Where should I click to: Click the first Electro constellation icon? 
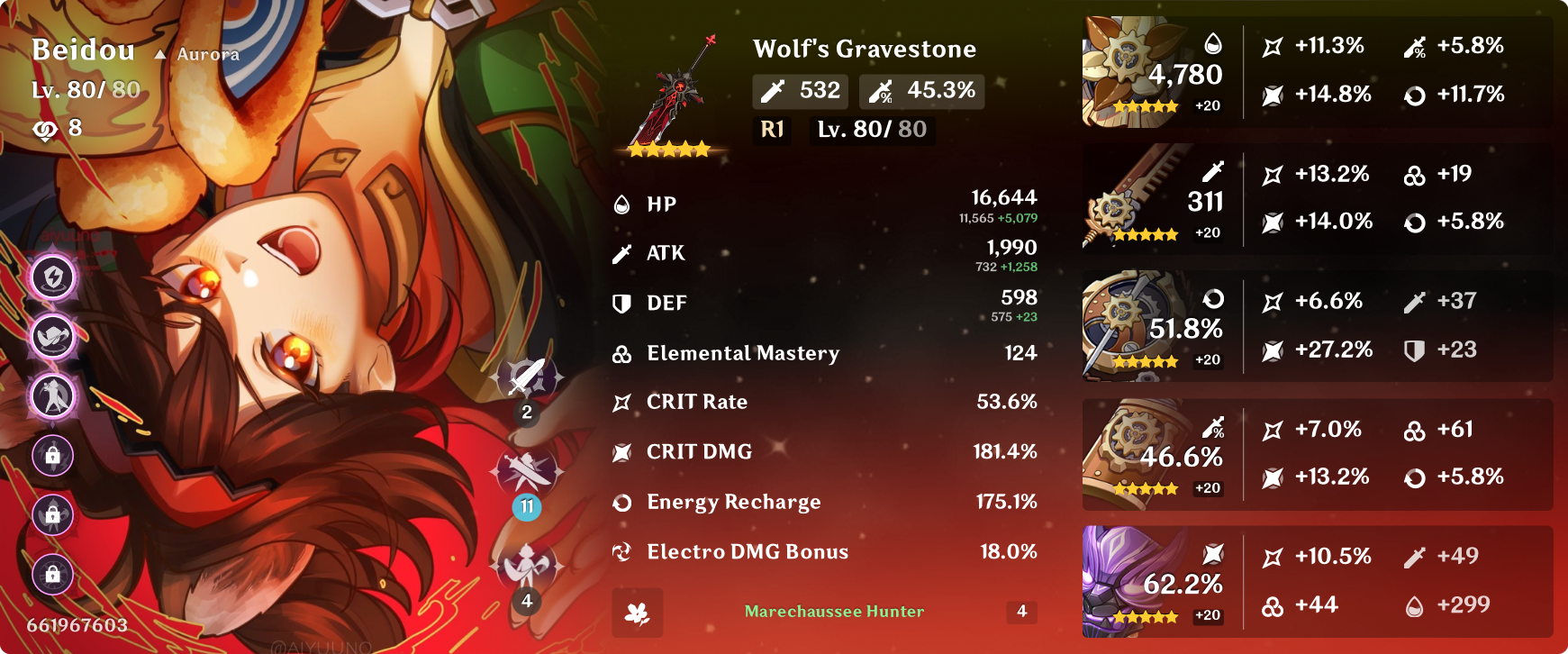[52, 278]
